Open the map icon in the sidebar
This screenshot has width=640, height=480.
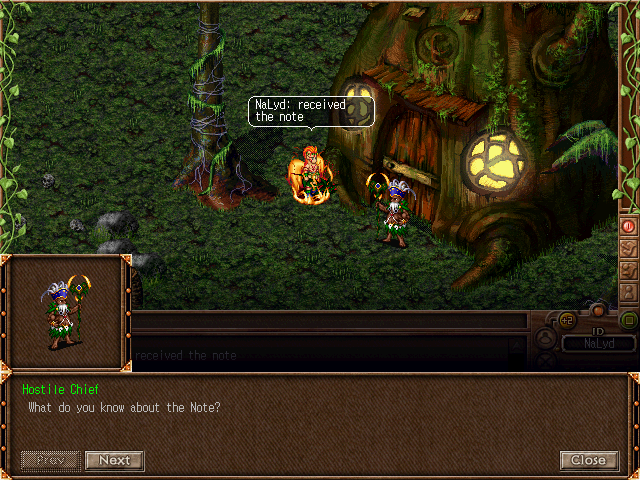628,248
